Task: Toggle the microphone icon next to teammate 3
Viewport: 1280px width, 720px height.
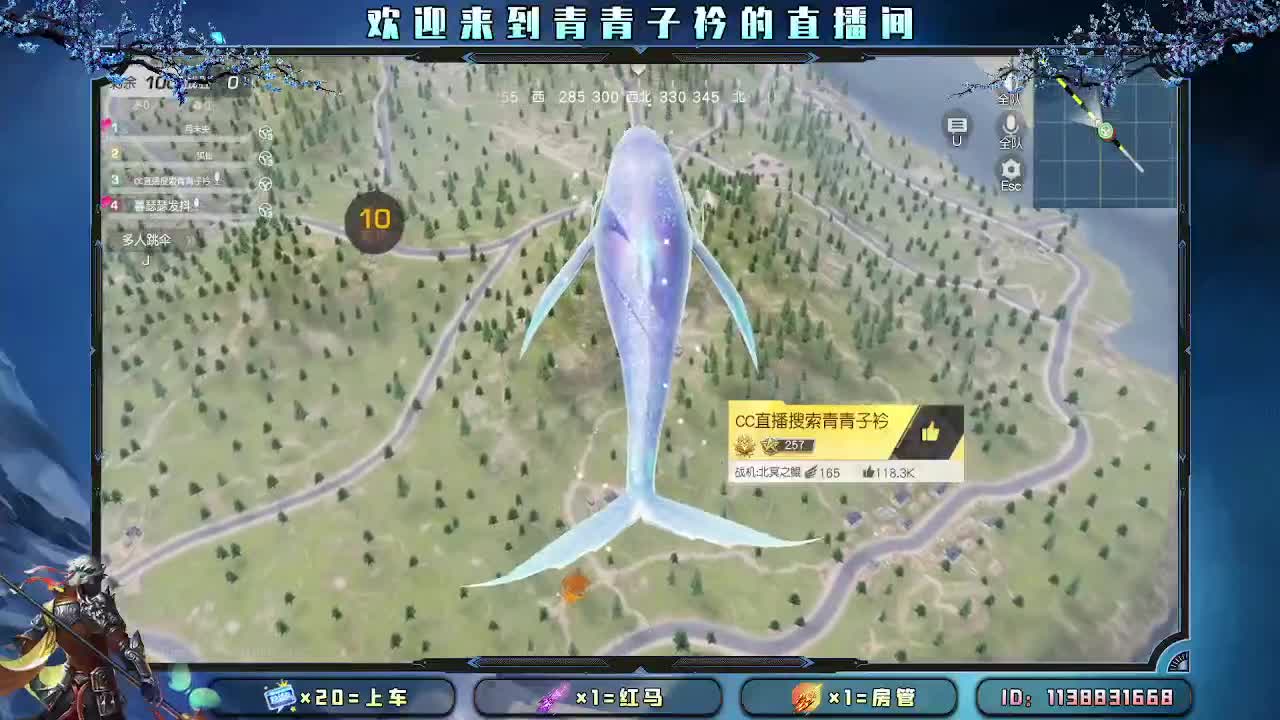Action: click(219, 178)
